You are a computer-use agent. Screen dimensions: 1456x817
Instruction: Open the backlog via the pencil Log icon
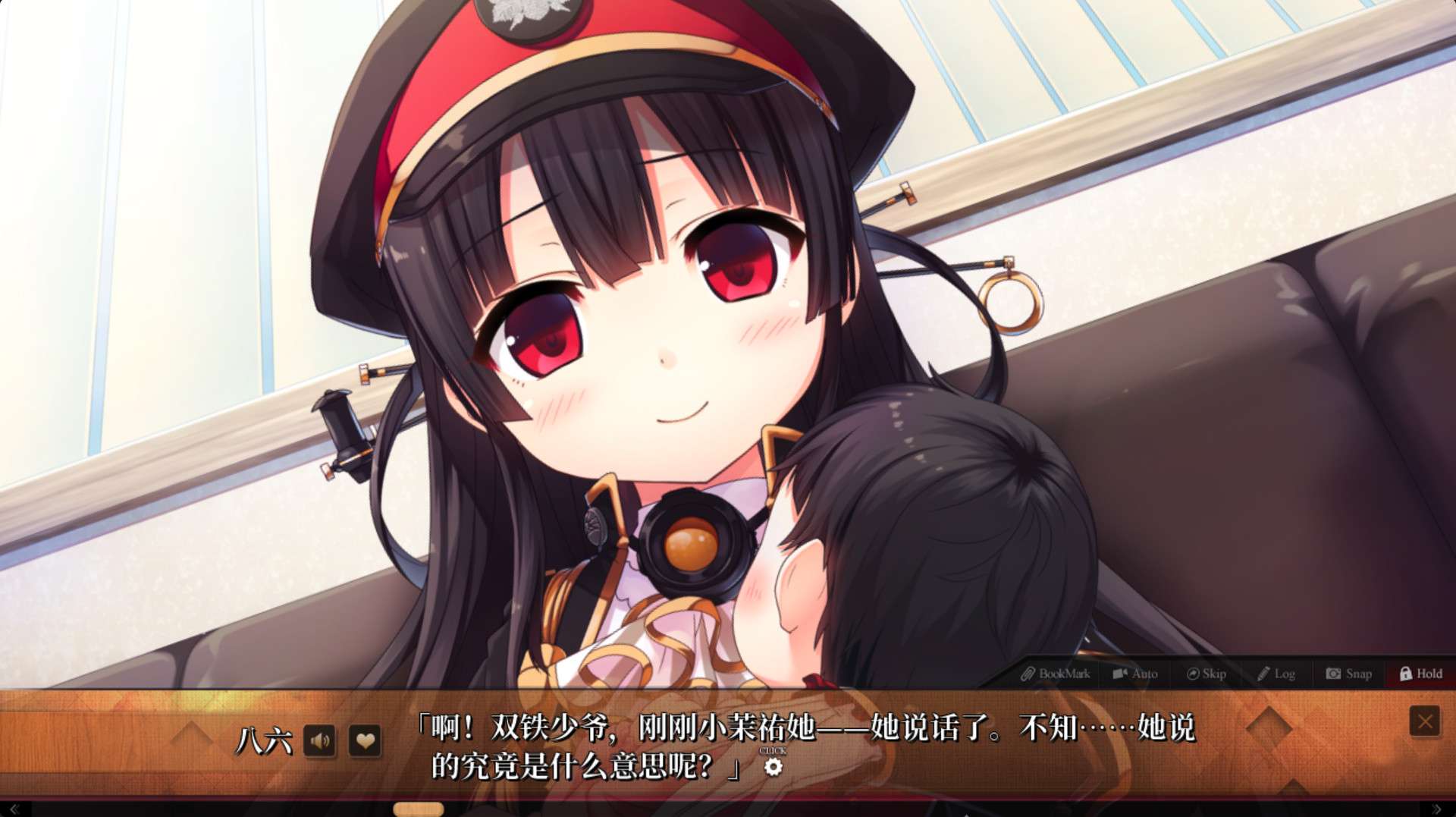point(1263,674)
